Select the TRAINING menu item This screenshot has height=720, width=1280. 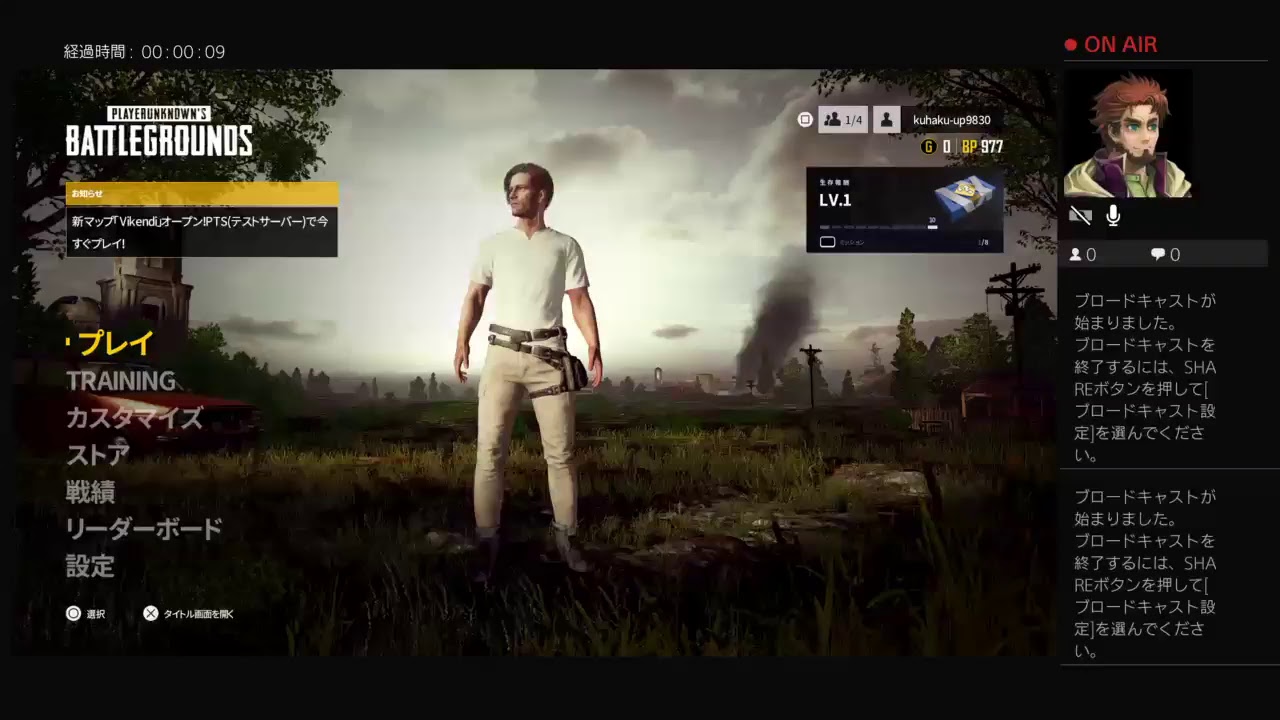(120, 381)
